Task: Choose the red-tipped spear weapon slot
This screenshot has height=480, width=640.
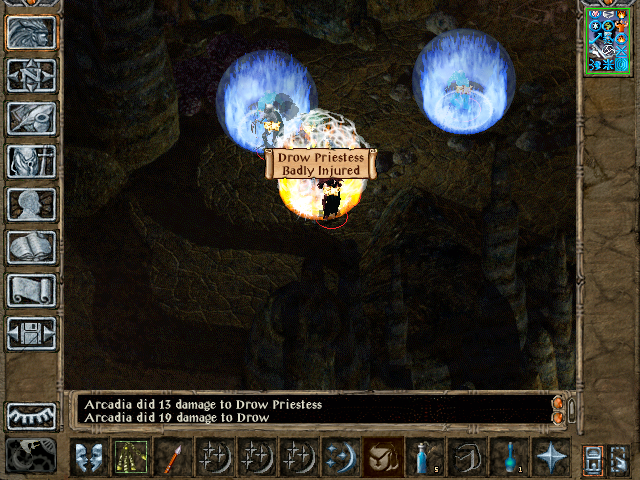Action: click(172, 457)
